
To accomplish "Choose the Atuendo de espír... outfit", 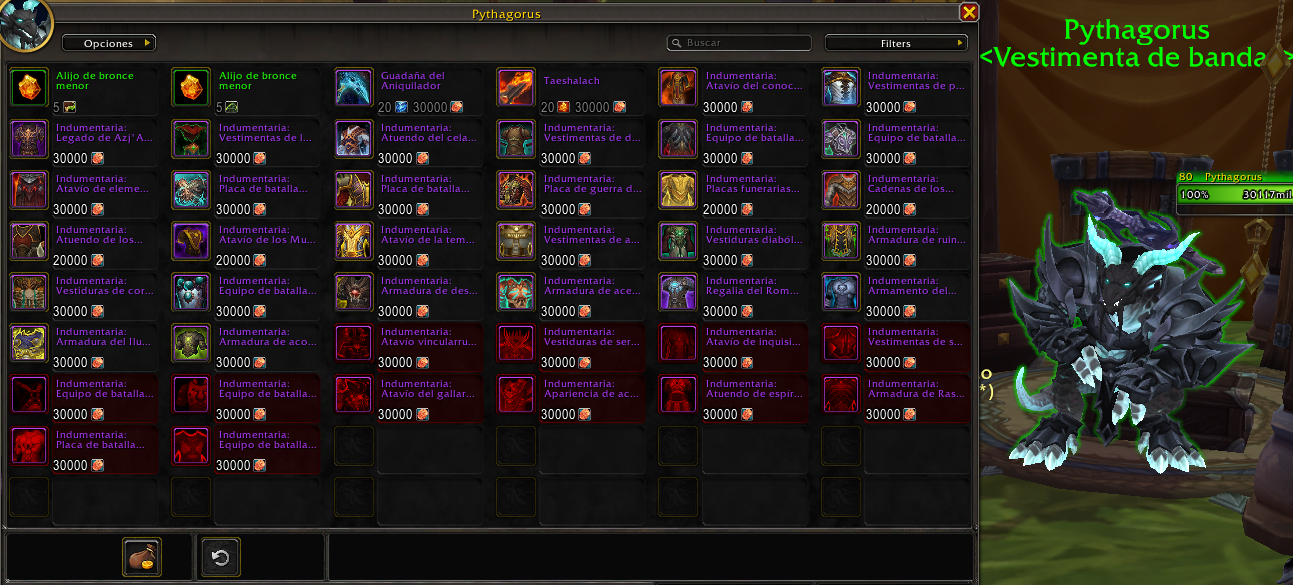I will point(678,395).
